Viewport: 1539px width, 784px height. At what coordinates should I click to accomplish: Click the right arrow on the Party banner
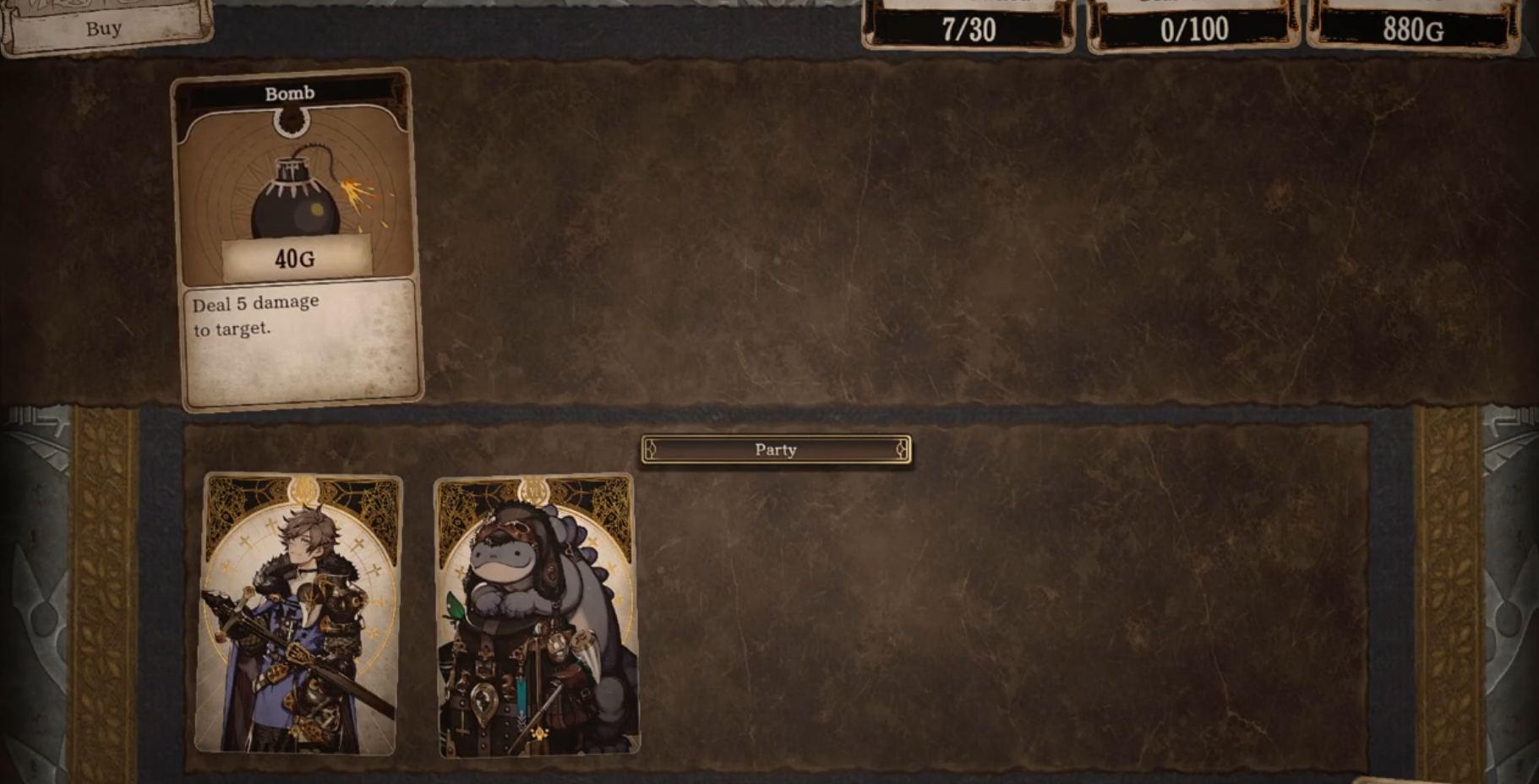pyautogui.click(x=900, y=449)
